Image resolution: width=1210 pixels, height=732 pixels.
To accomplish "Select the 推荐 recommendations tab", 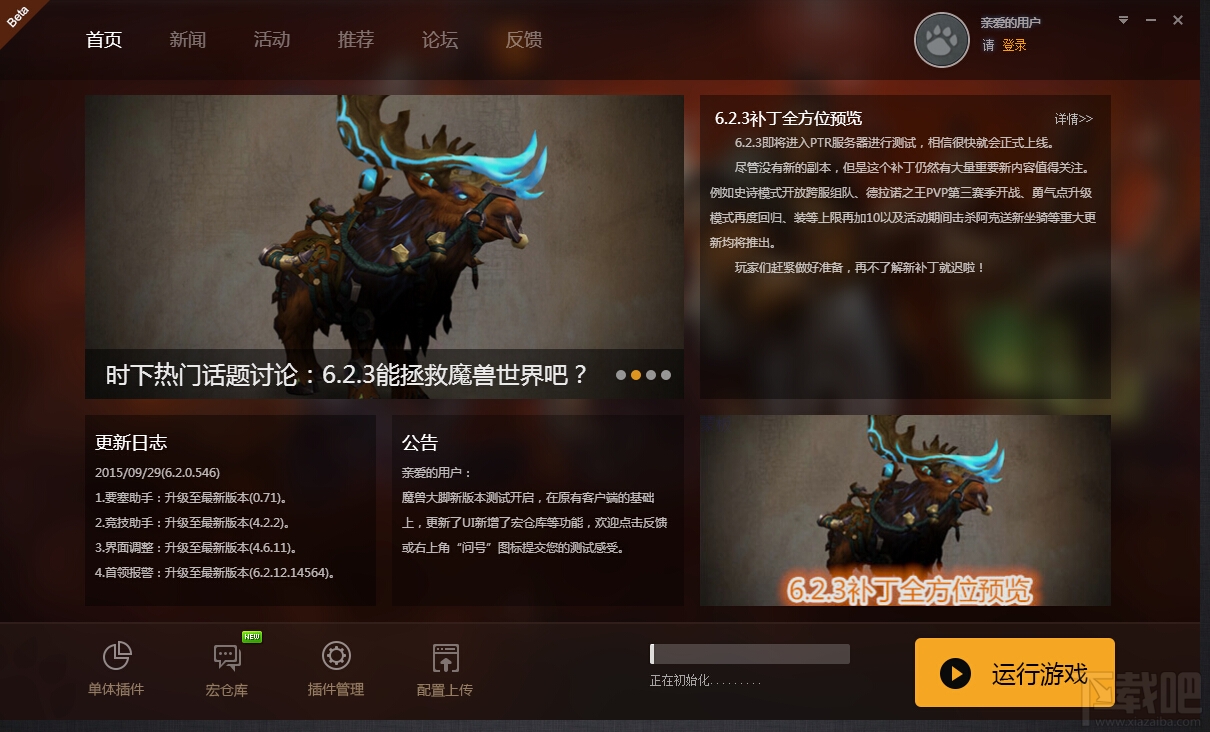I will [356, 40].
